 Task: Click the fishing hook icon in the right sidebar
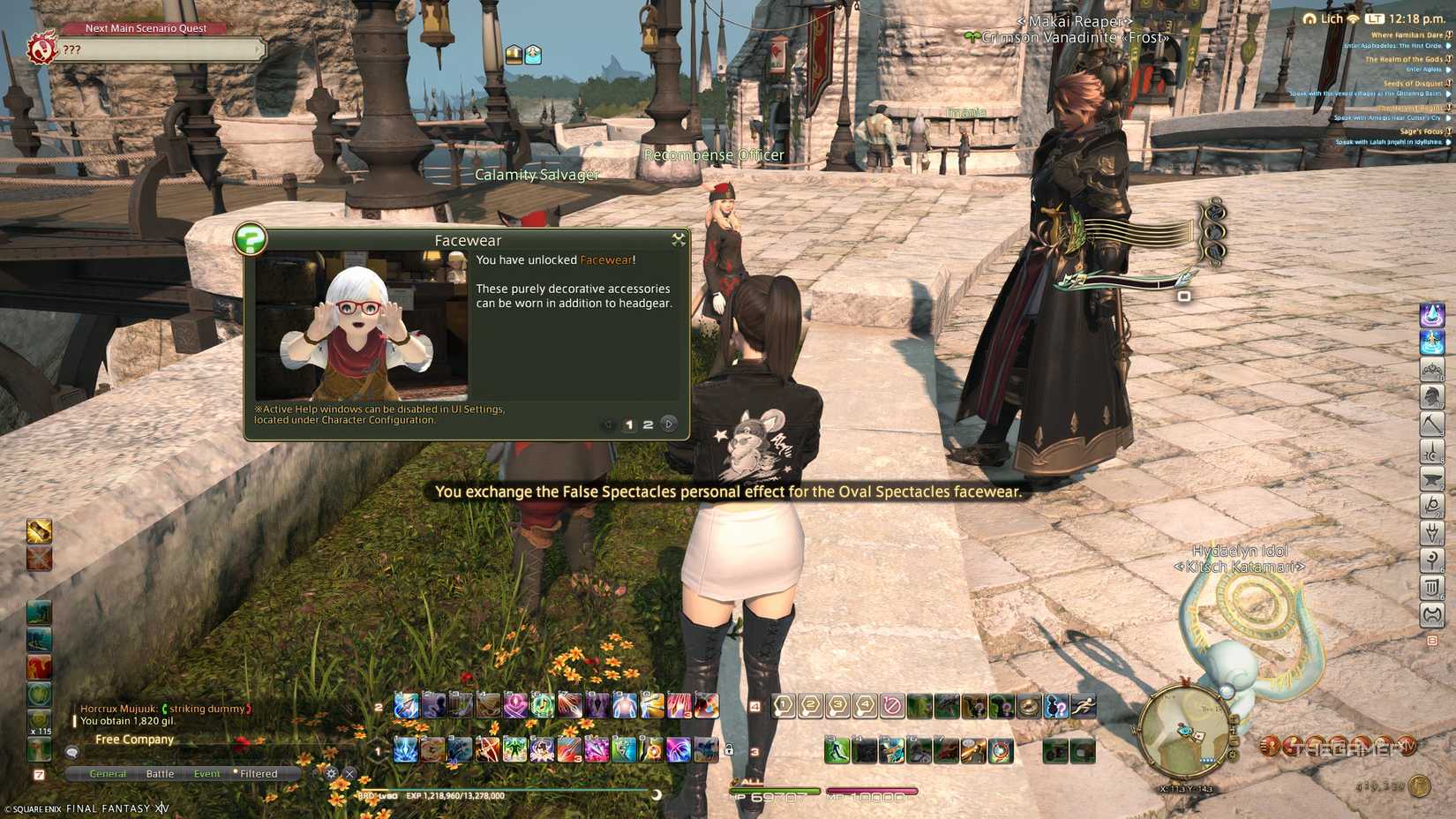tap(1430, 506)
